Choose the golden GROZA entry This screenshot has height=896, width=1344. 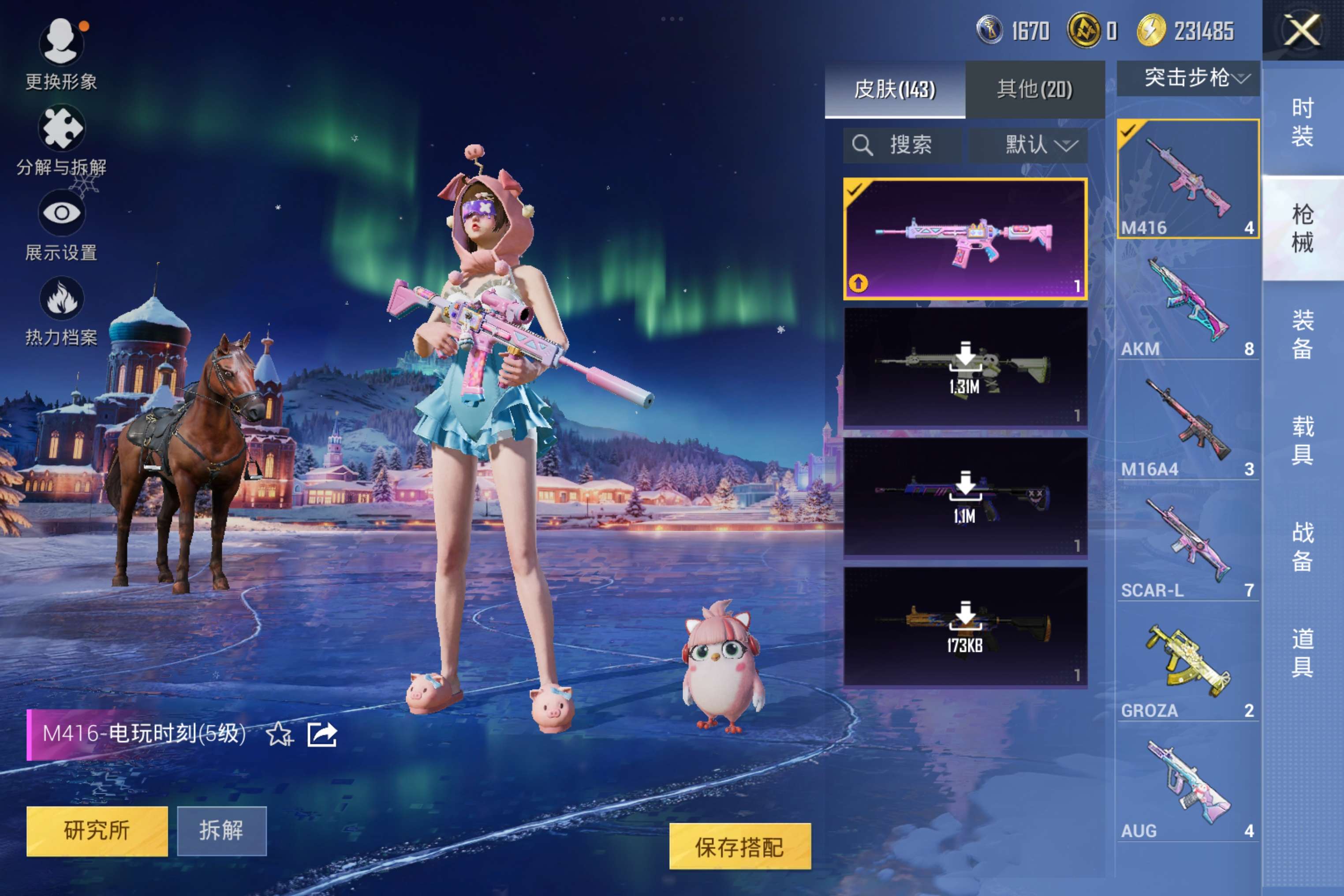click(x=1187, y=668)
